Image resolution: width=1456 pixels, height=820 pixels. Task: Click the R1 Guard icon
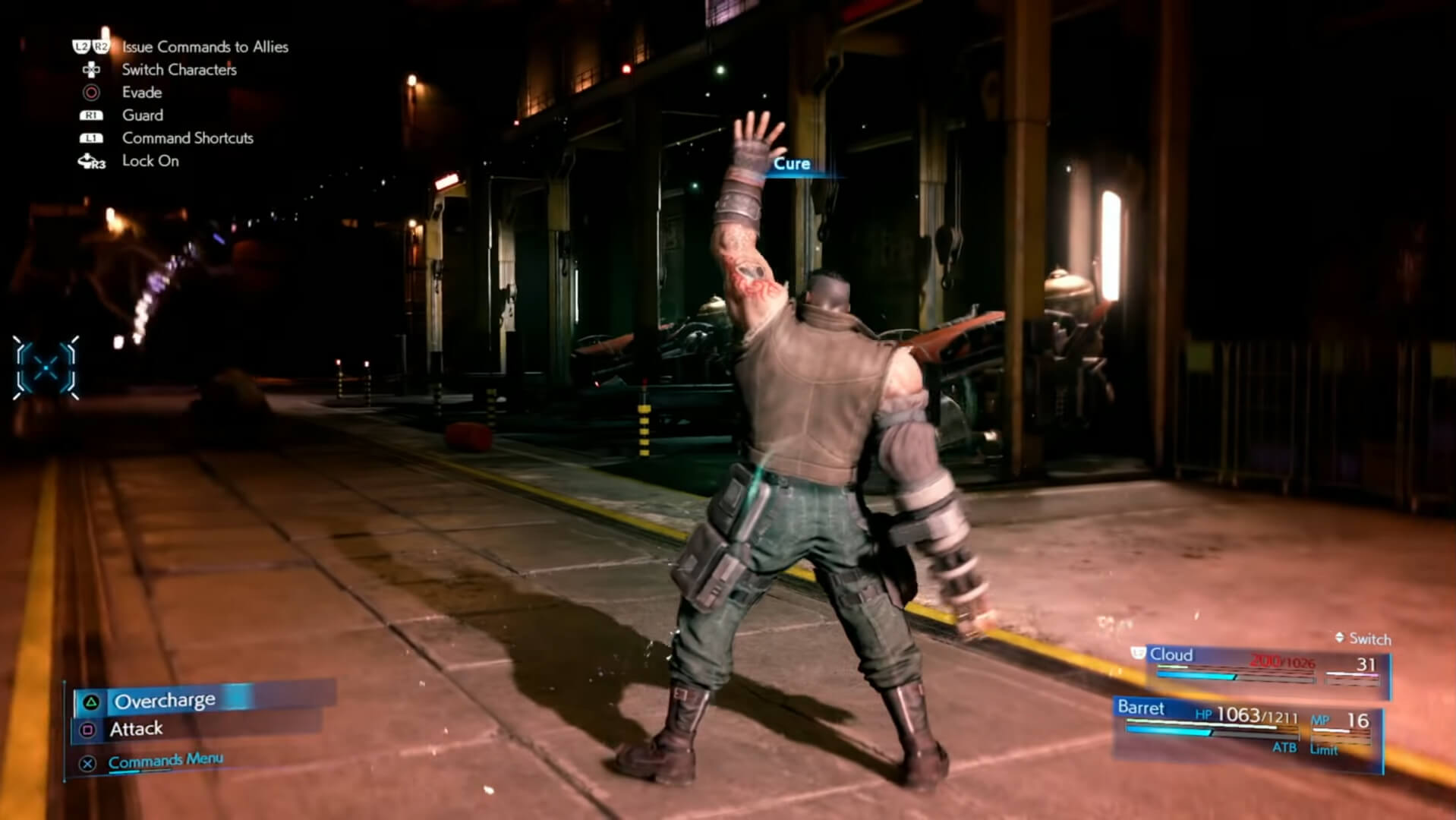click(91, 115)
